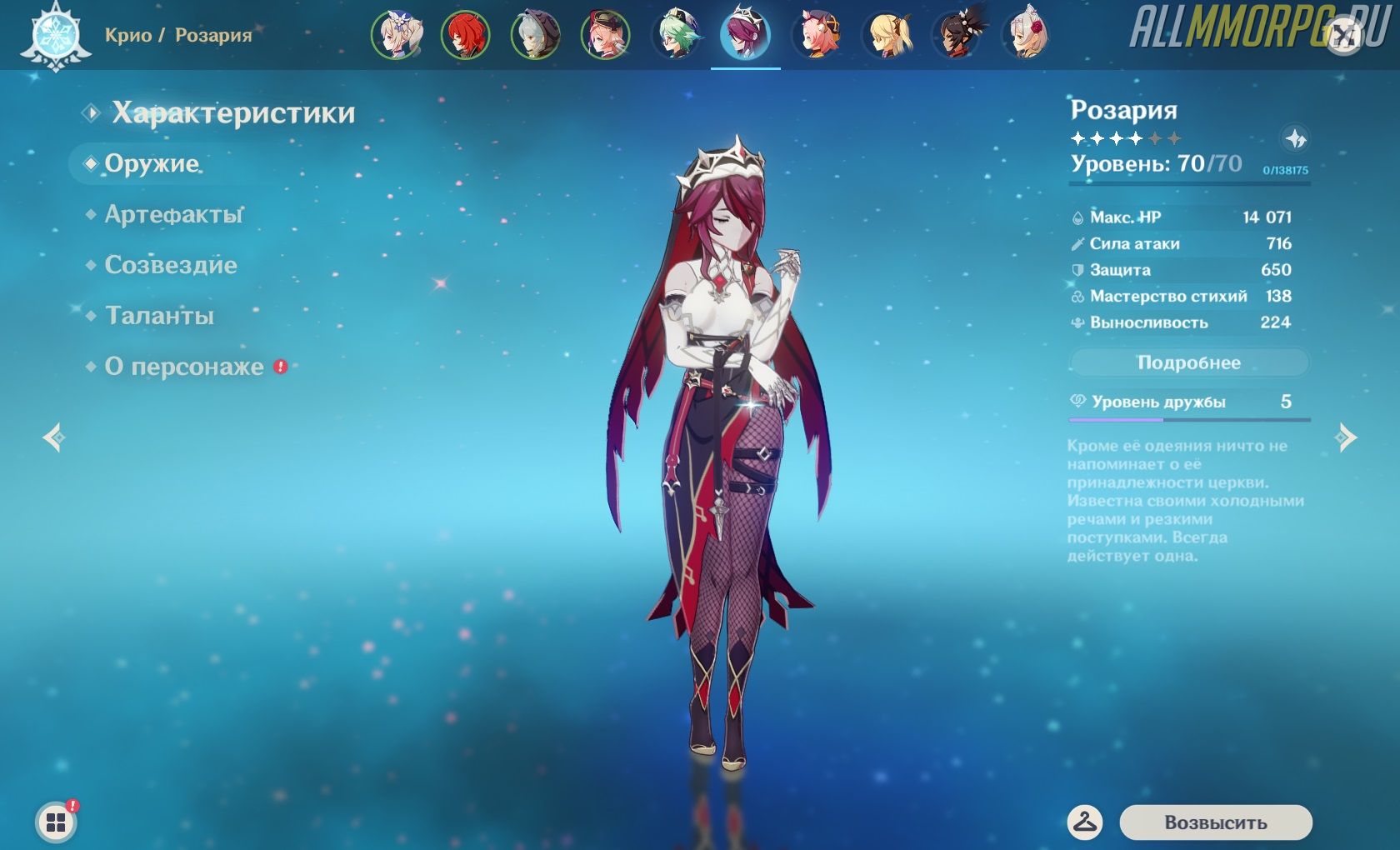Screen dimensions: 1400x850
Task: Switch to the previous character with left arrow
Action: pos(54,437)
